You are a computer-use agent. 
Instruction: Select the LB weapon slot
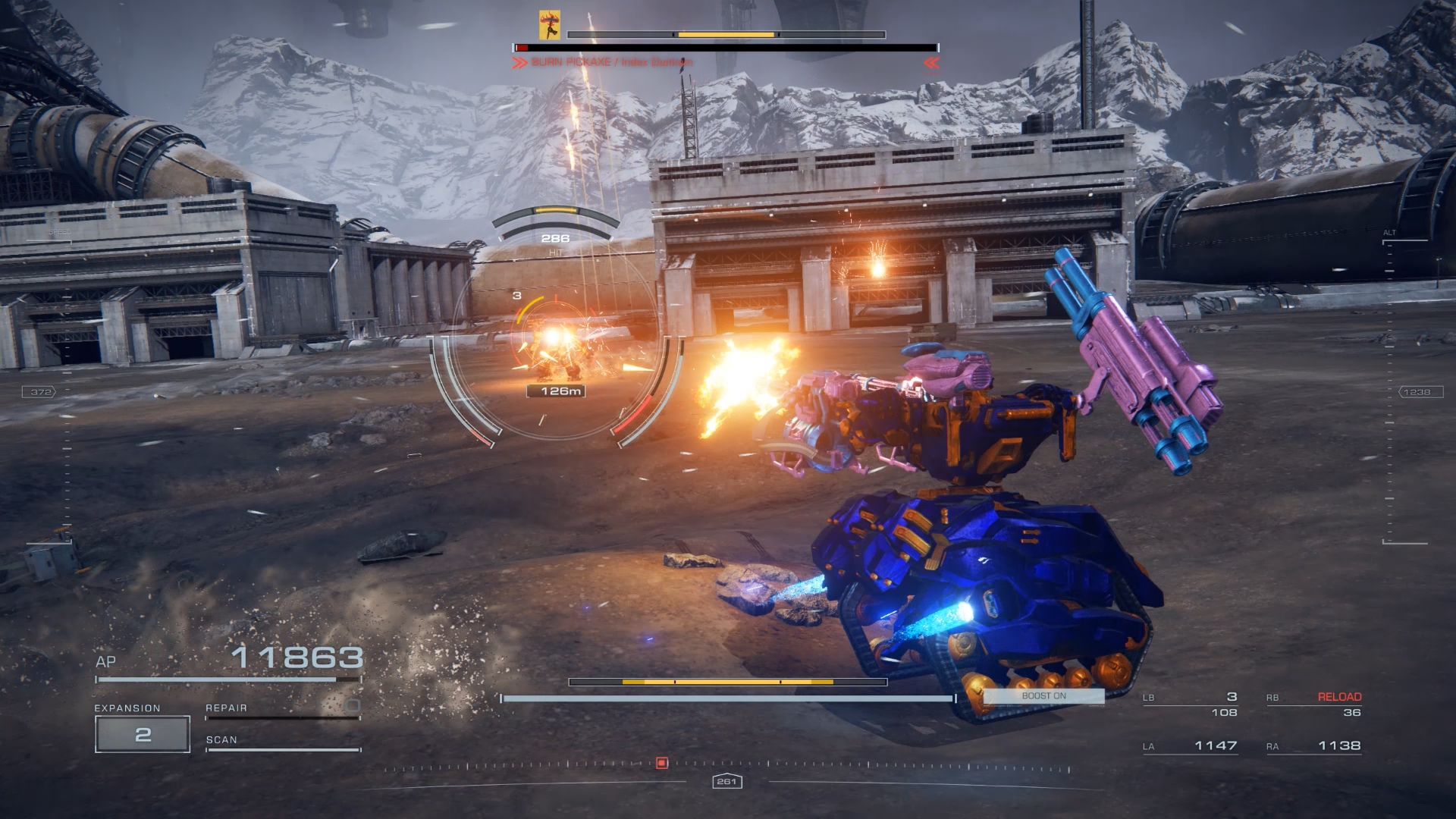tap(1191, 704)
